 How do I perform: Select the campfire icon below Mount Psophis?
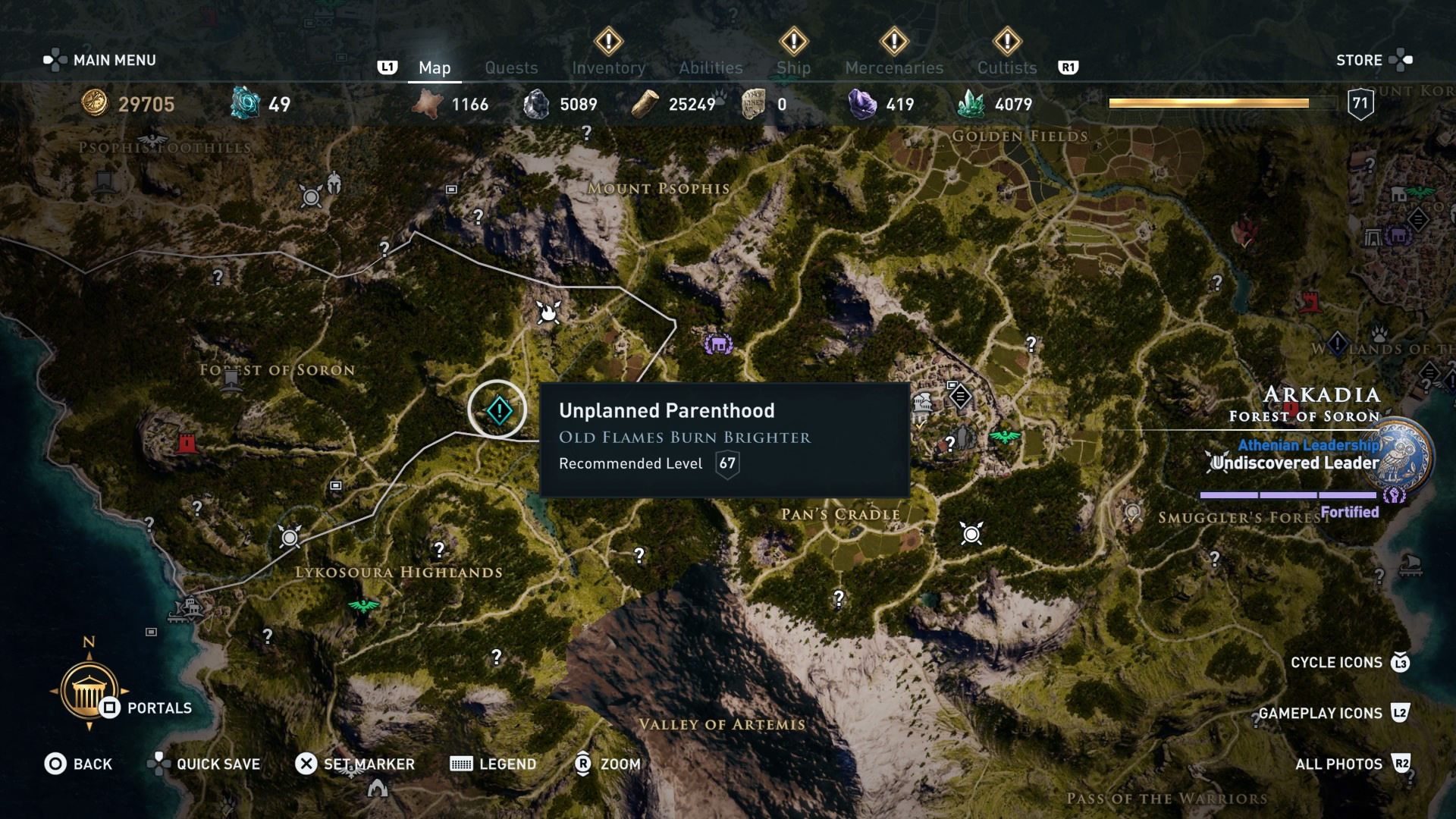(548, 314)
